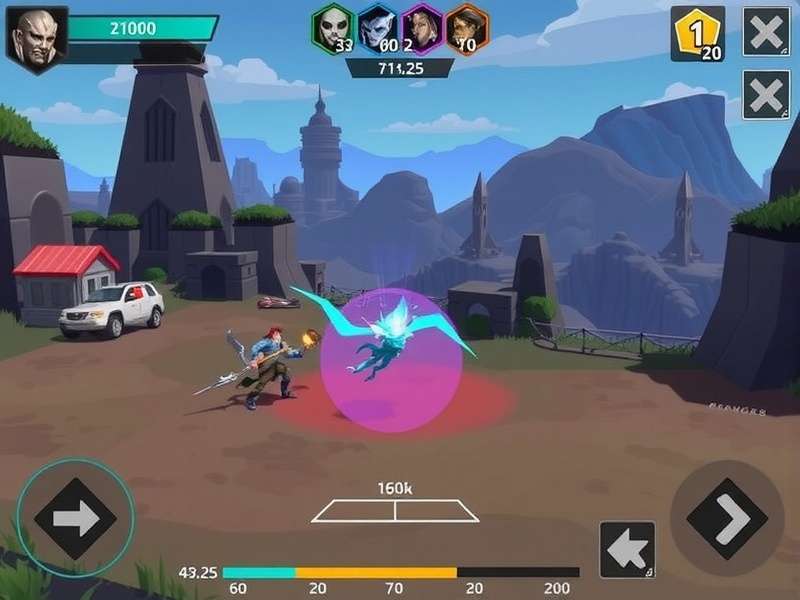Viewport: 800px width, 600px height.
Task: Tap the yellow pentagon level badge
Action: (x=697, y=33)
